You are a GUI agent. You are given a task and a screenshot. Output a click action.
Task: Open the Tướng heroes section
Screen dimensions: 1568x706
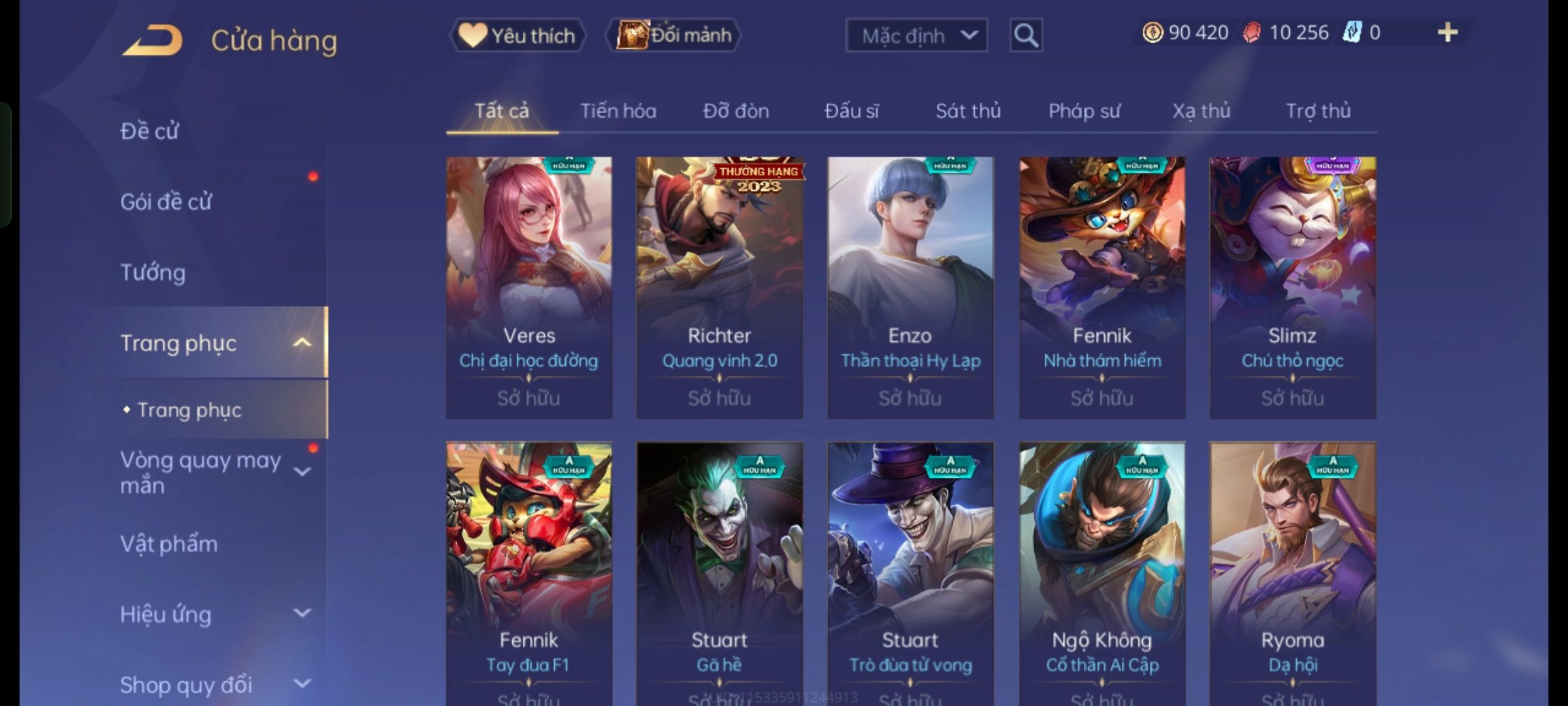[x=153, y=273]
